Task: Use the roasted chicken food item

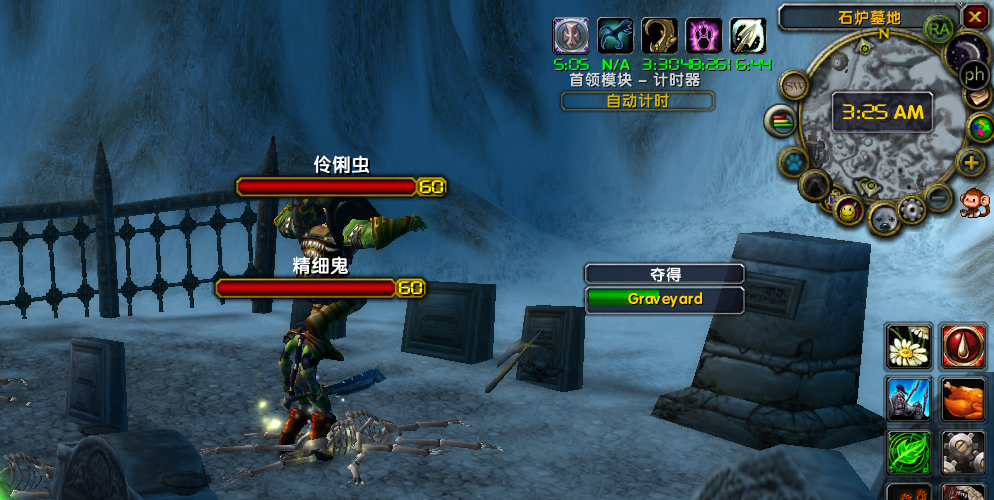Action: (964, 399)
